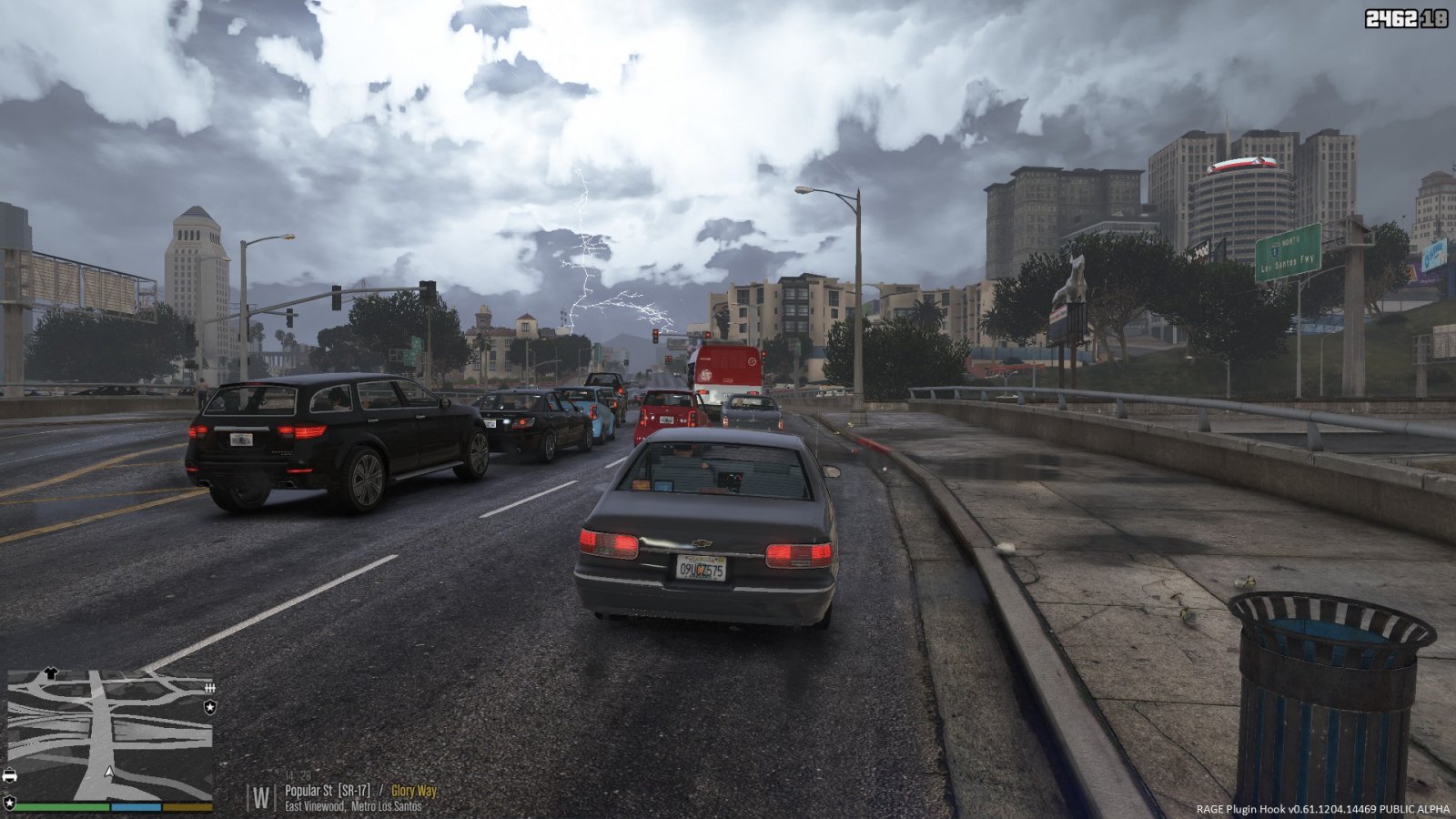Screen dimensions: 1456x819
Task: Click the player arrow on the minimap
Action: click(109, 772)
